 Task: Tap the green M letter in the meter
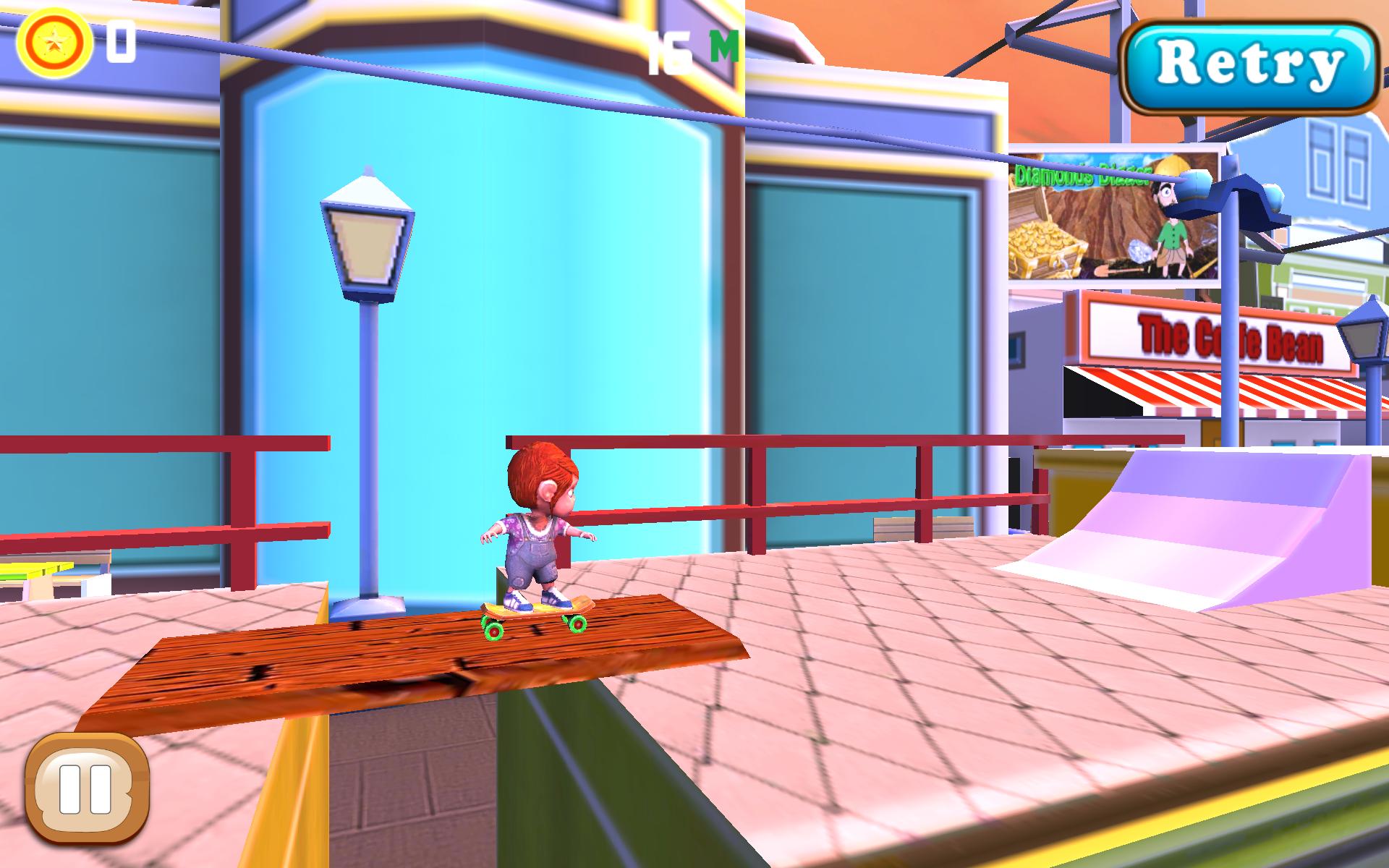point(723,45)
